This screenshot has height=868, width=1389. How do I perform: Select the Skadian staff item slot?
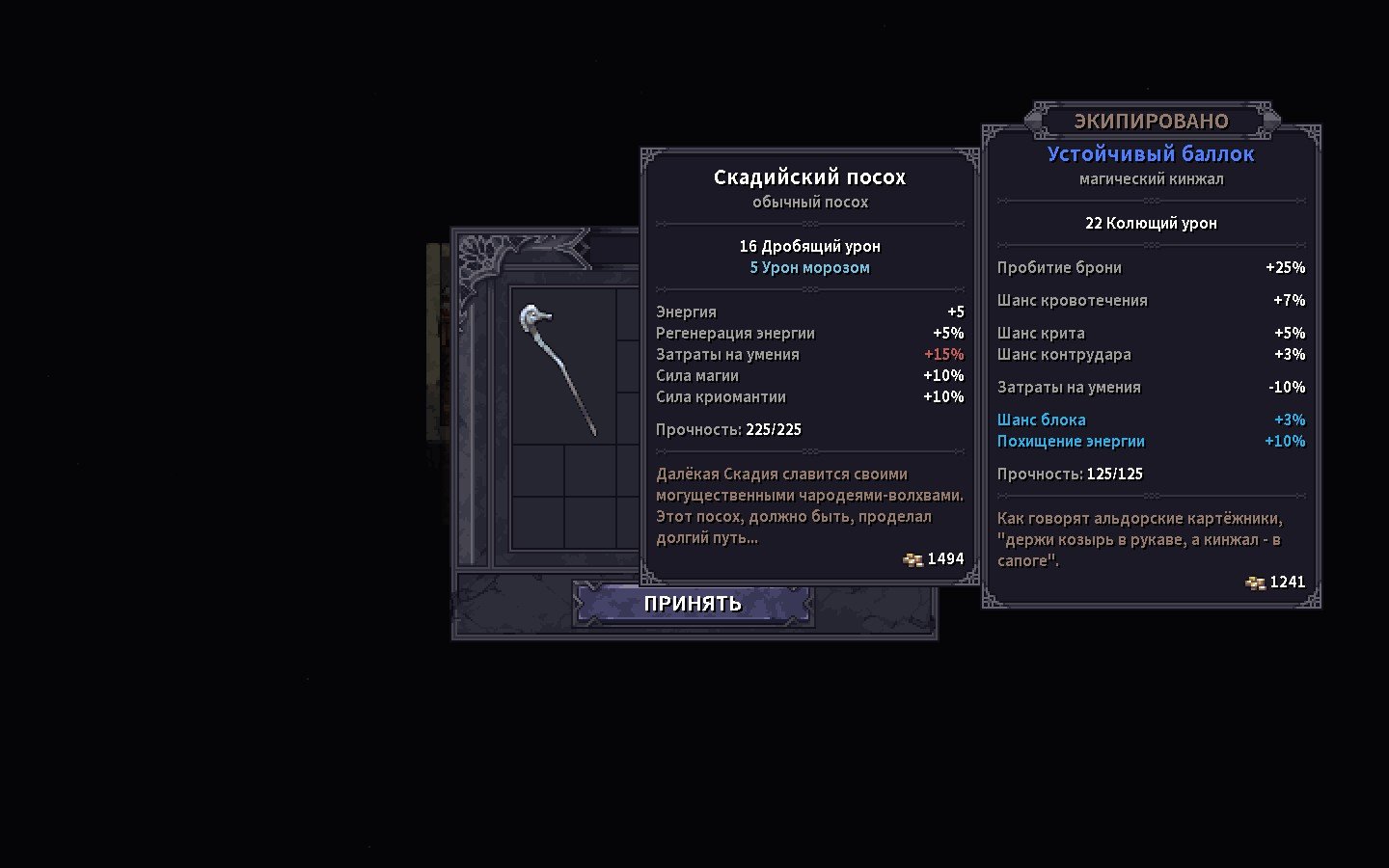(562, 368)
